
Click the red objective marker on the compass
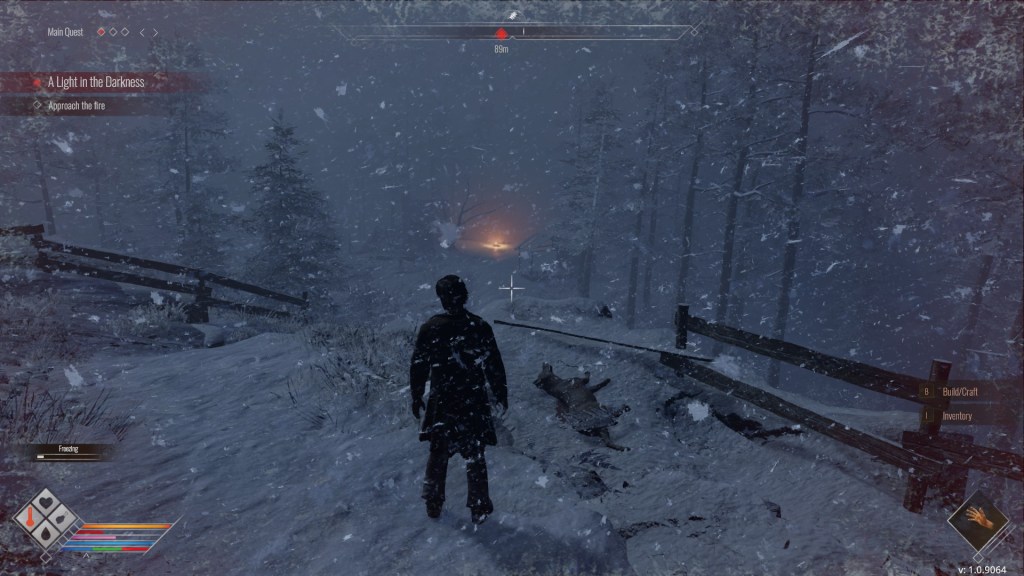point(501,33)
